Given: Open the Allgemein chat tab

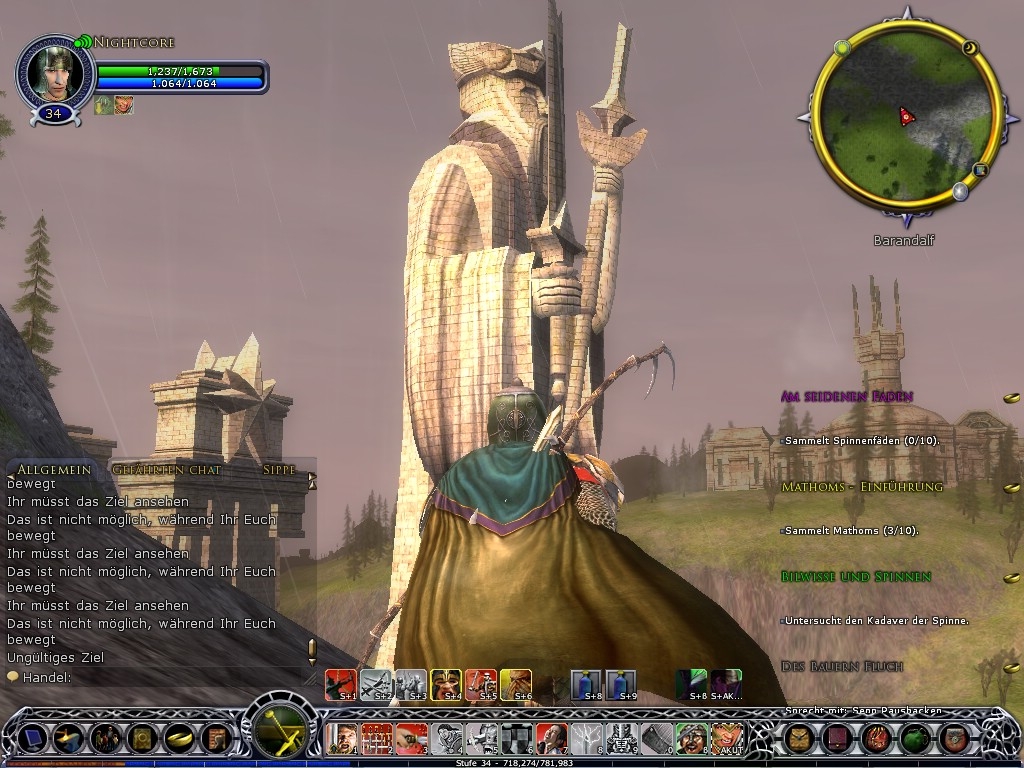Looking at the screenshot, I should click(x=54, y=469).
